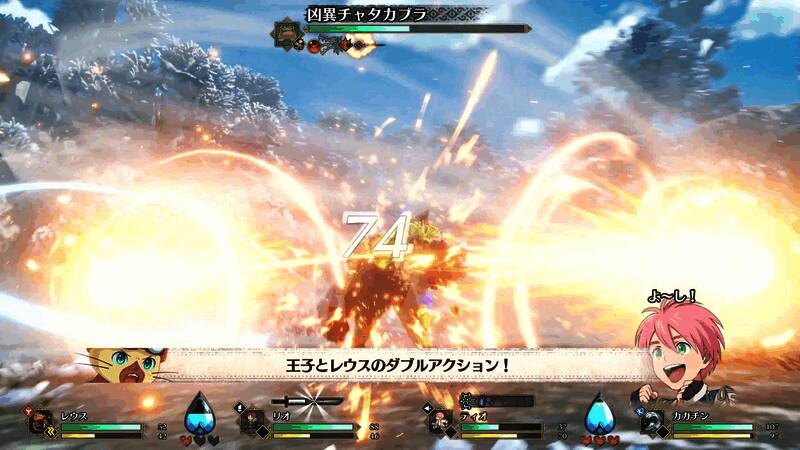800x450 pixels.
Task: Click the blue droplet gauge beside カカチン
Action: tap(600, 413)
